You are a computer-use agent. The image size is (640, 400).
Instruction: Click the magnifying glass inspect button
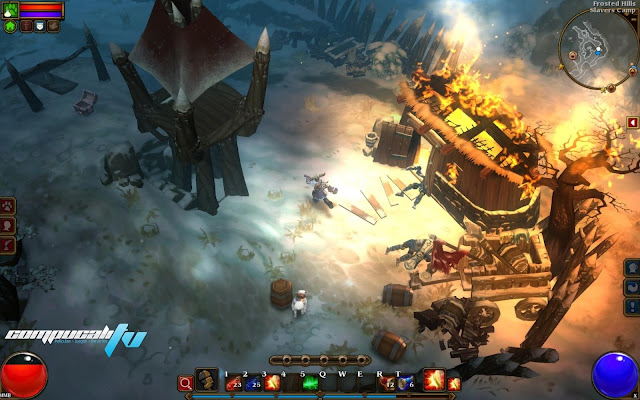point(185,382)
